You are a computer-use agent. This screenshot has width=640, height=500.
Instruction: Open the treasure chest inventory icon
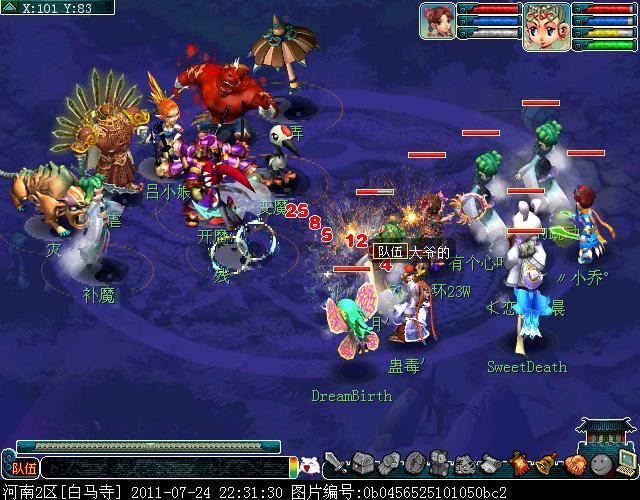coord(362,464)
